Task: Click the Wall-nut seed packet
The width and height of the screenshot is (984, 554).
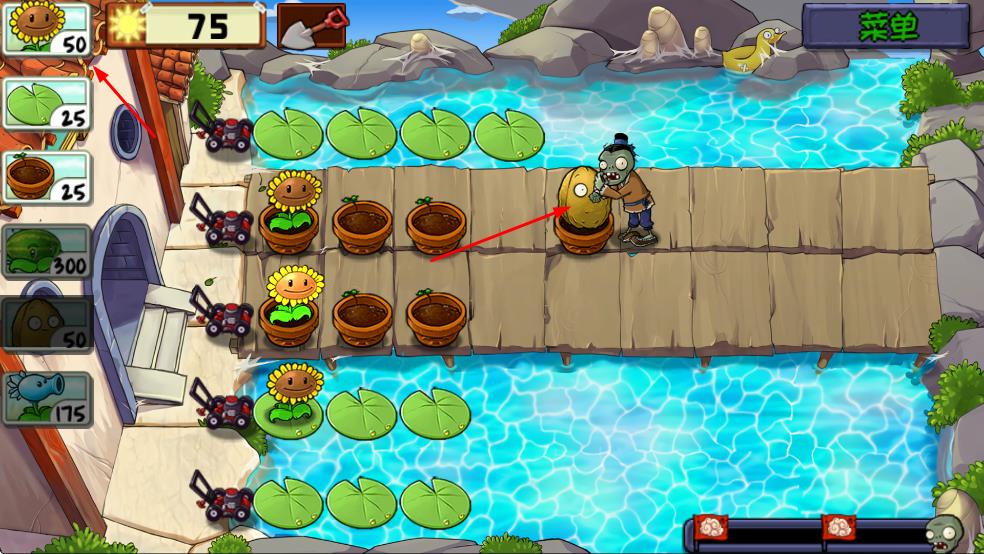Action: (48, 324)
